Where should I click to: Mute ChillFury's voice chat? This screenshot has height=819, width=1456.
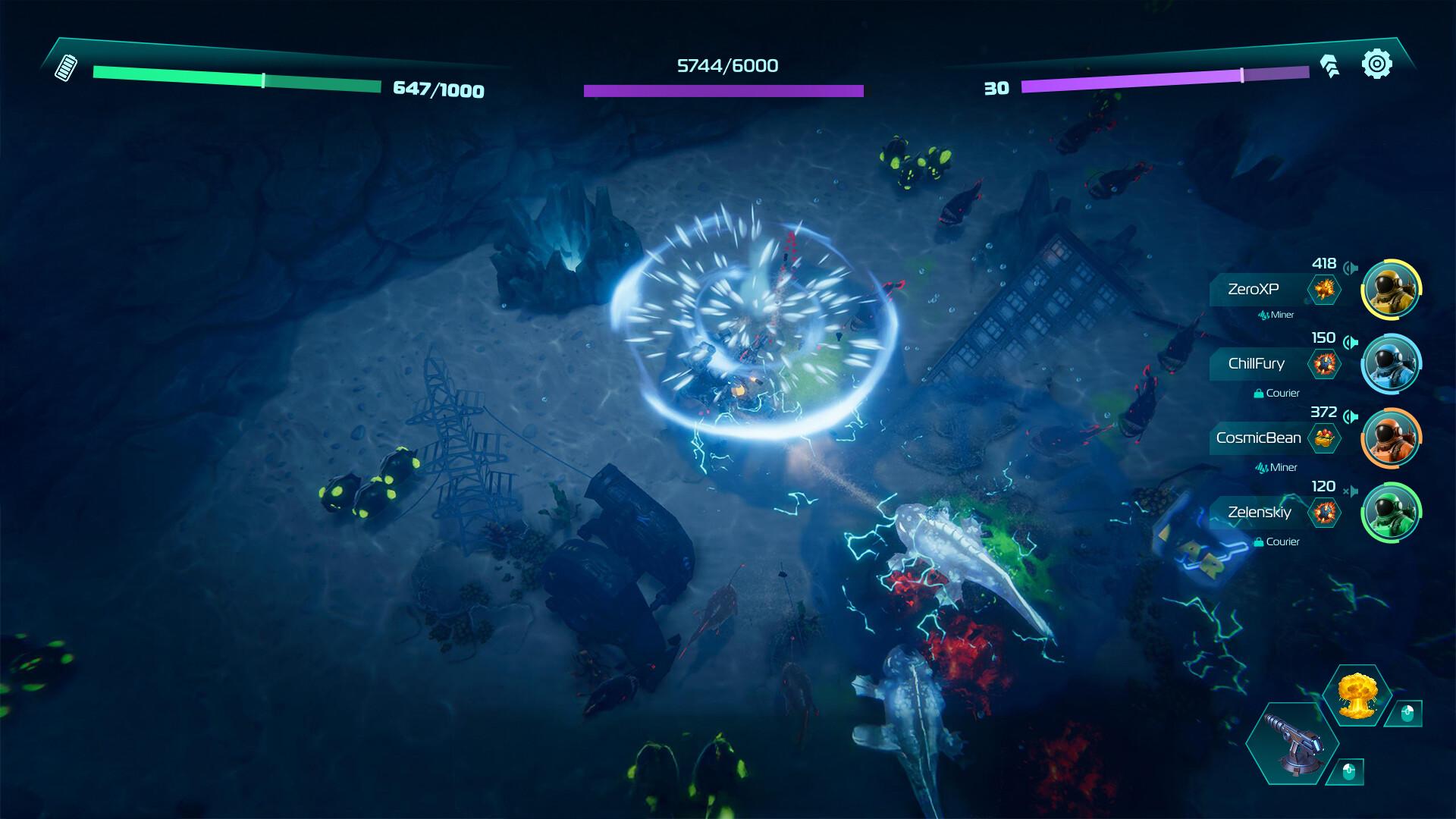click(x=1352, y=341)
